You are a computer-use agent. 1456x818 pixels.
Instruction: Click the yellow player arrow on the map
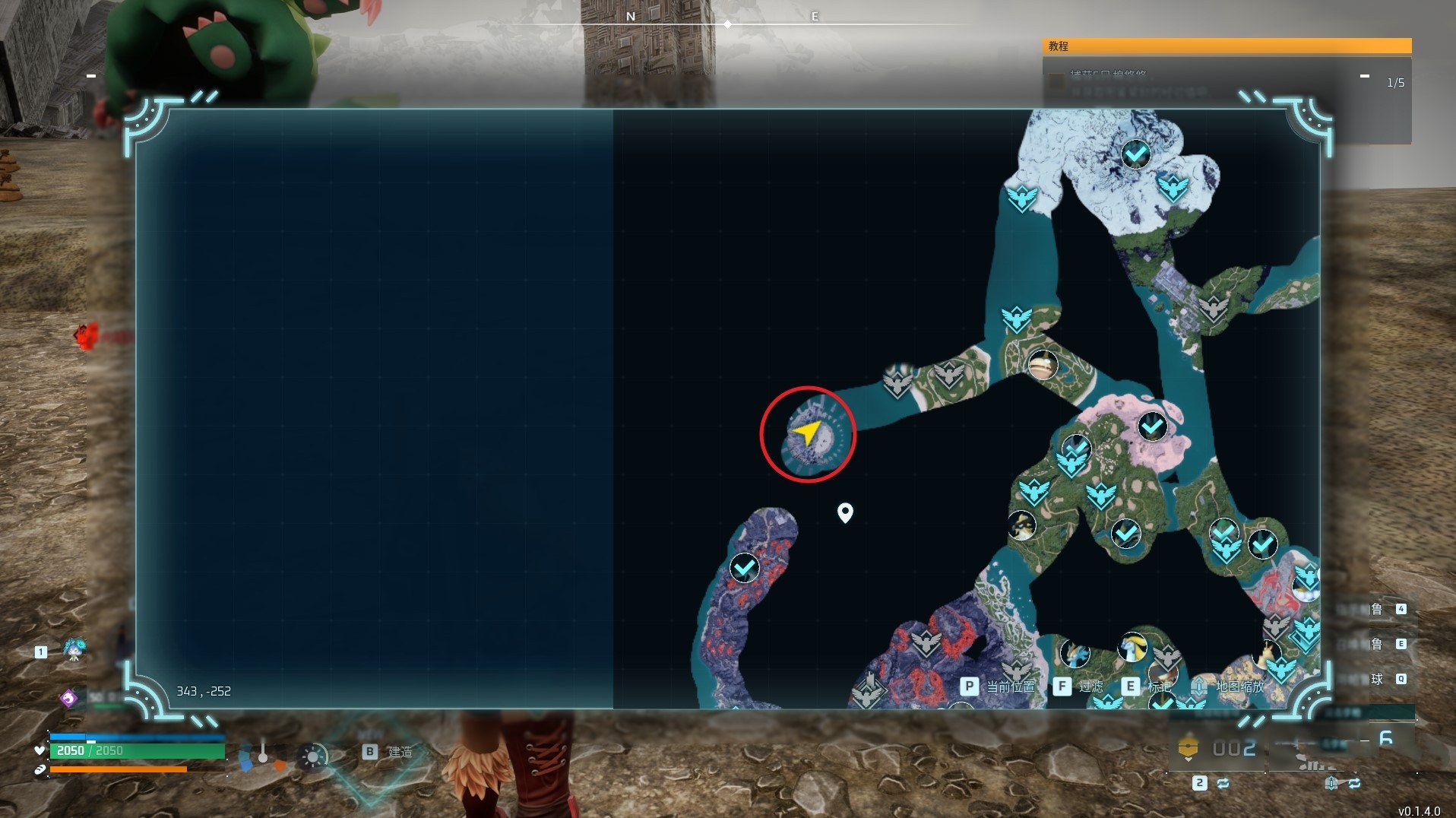[806, 433]
